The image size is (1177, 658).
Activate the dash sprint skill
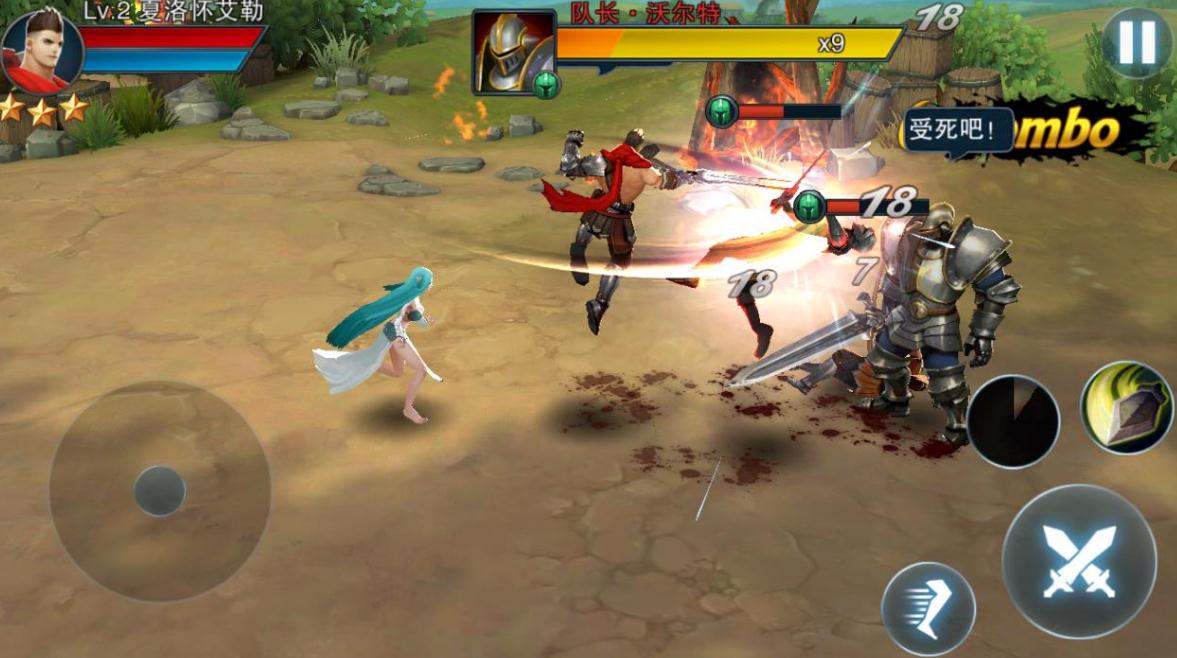point(928,608)
